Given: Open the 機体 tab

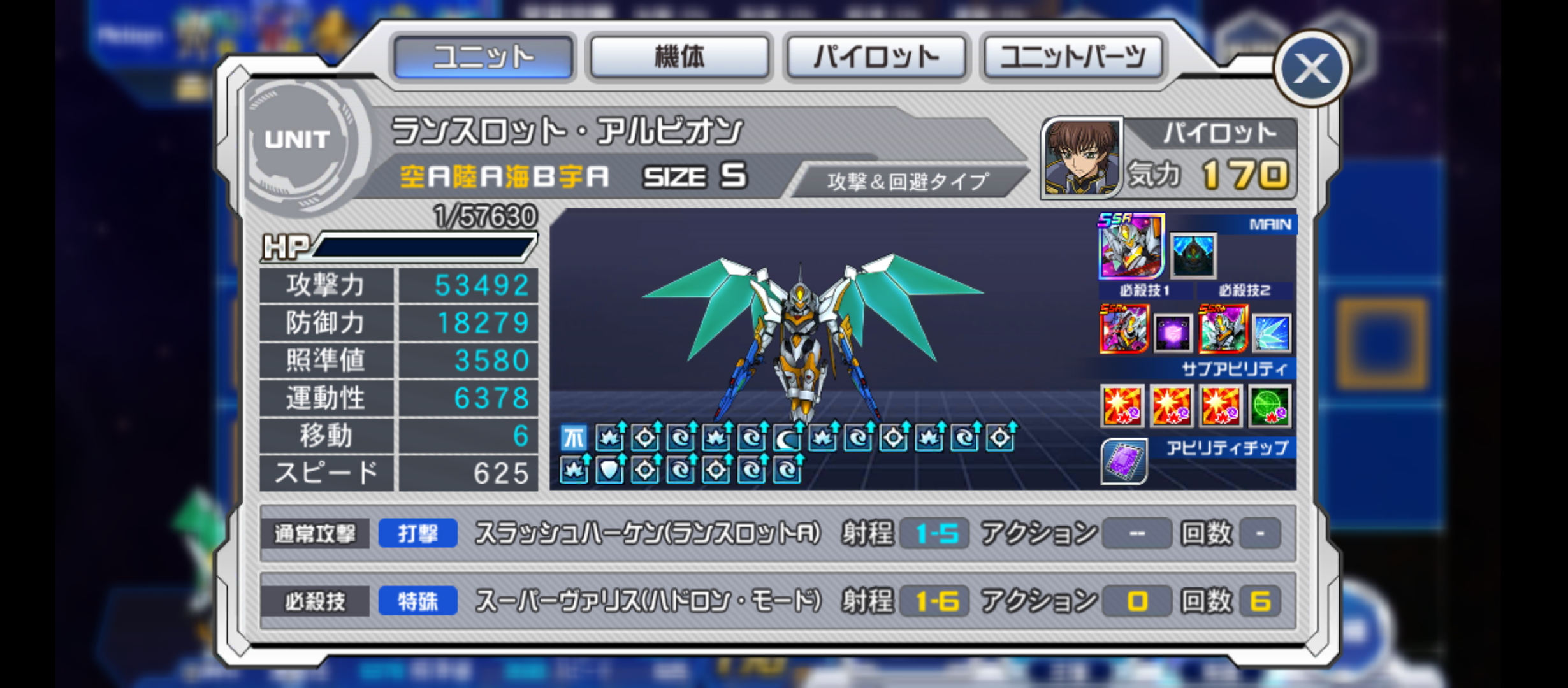Looking at the screenshot, I should pos(679,57).
